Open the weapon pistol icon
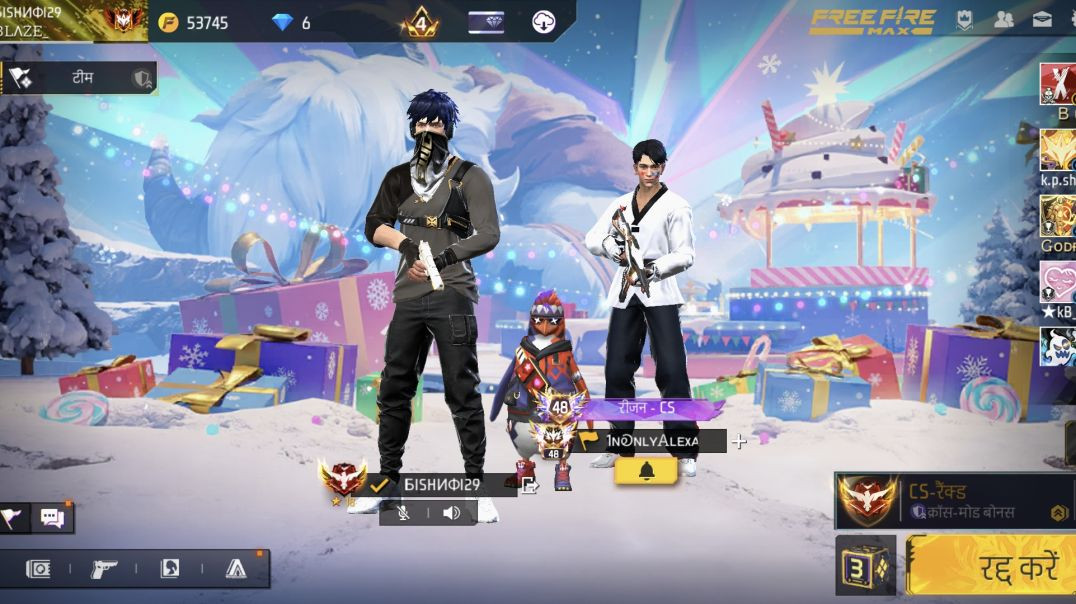The width and height of the screenshot is (1076, 604). [x=103, y=568]
